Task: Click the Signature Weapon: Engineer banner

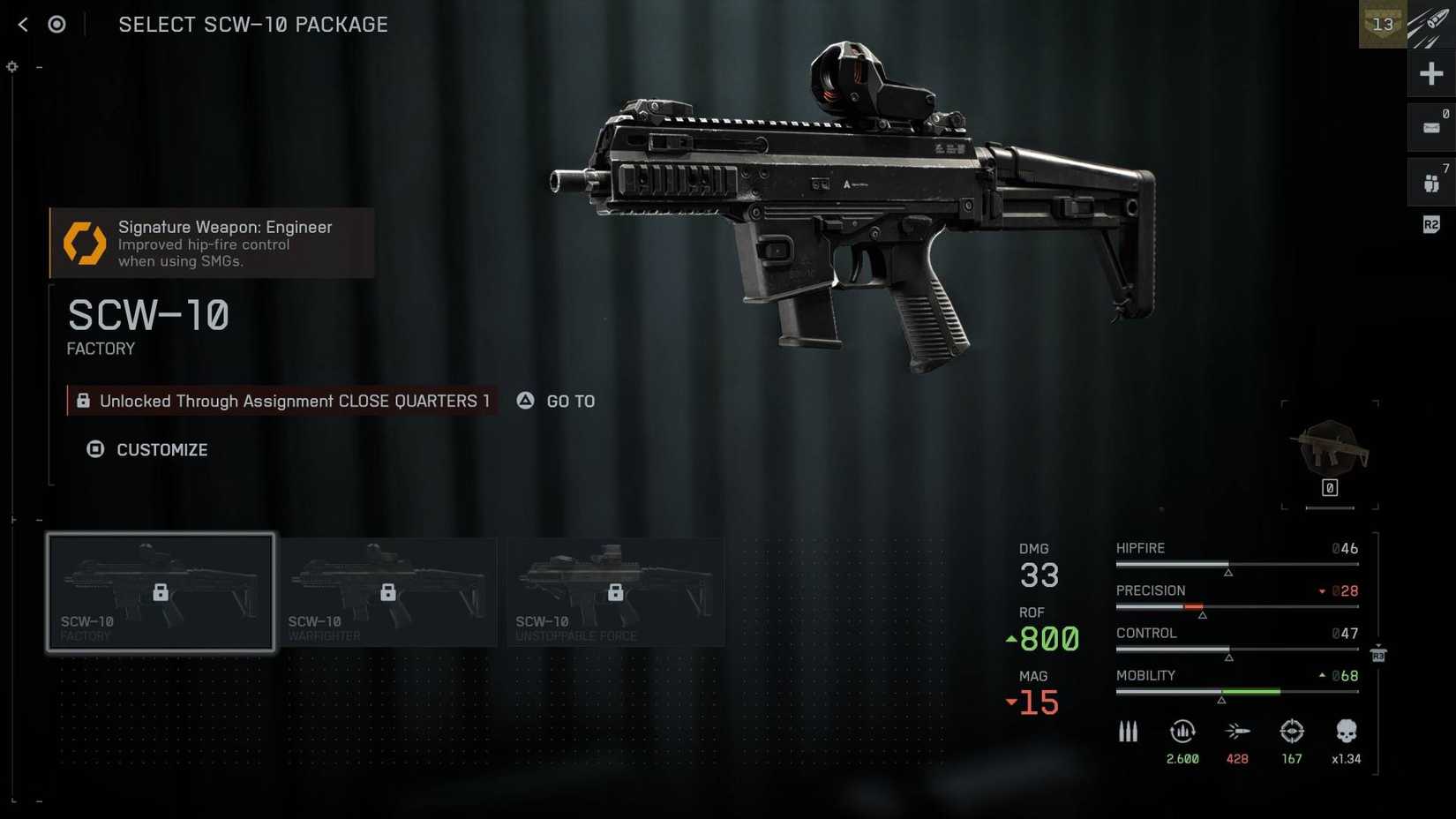Action: (212, 243)
